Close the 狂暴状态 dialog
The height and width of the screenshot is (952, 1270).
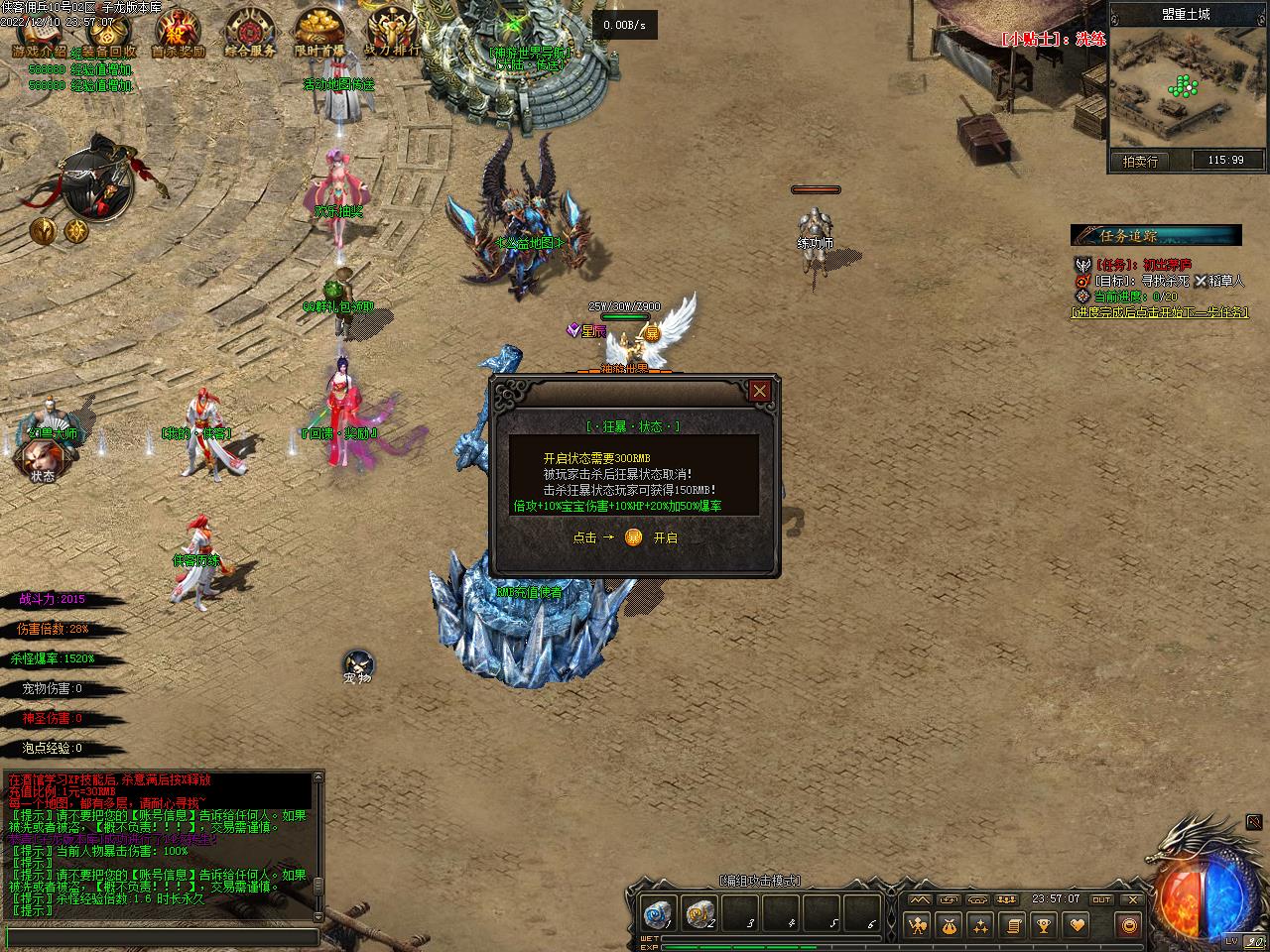coord(759,391)
